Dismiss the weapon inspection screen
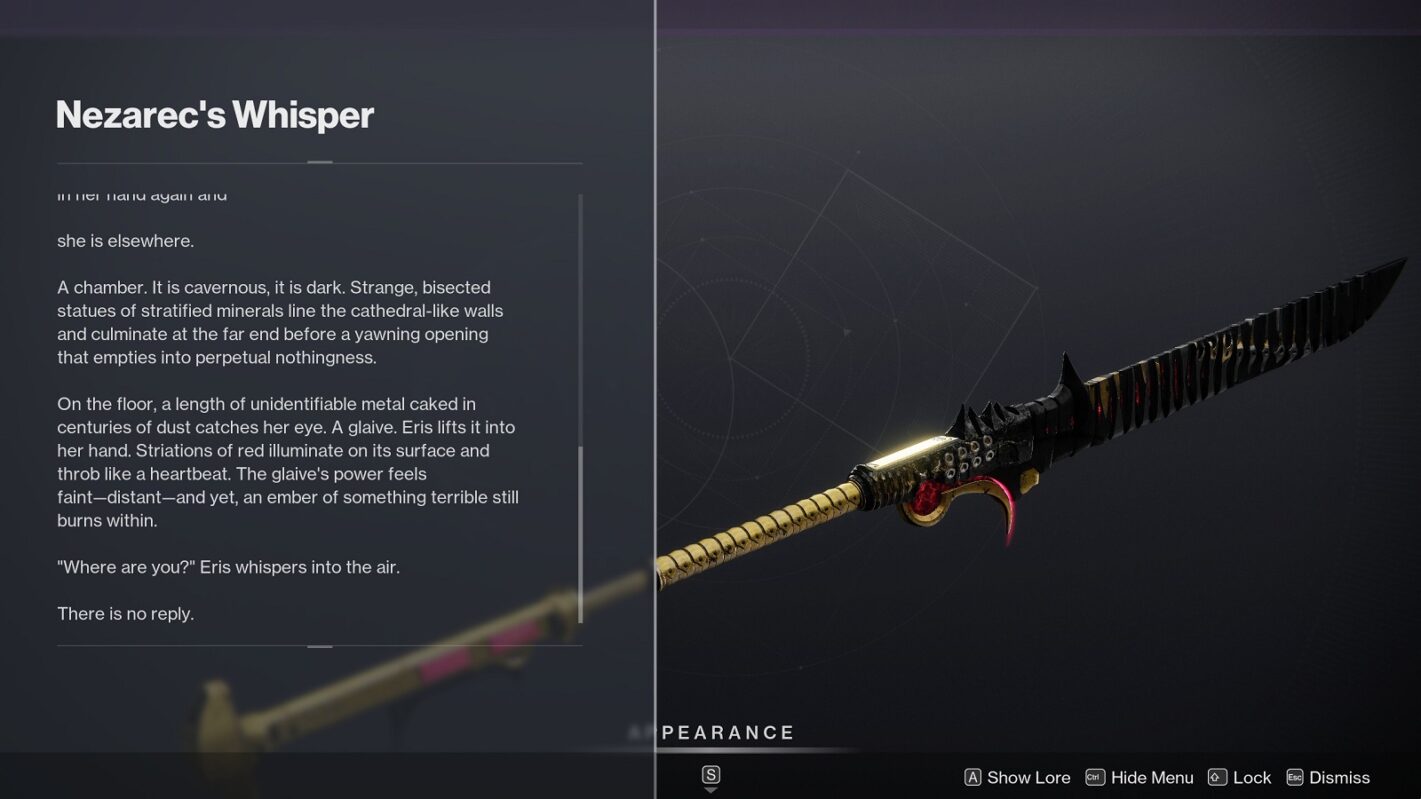This screenshot has height=799, width=1421. click(x=1328, y=777)
